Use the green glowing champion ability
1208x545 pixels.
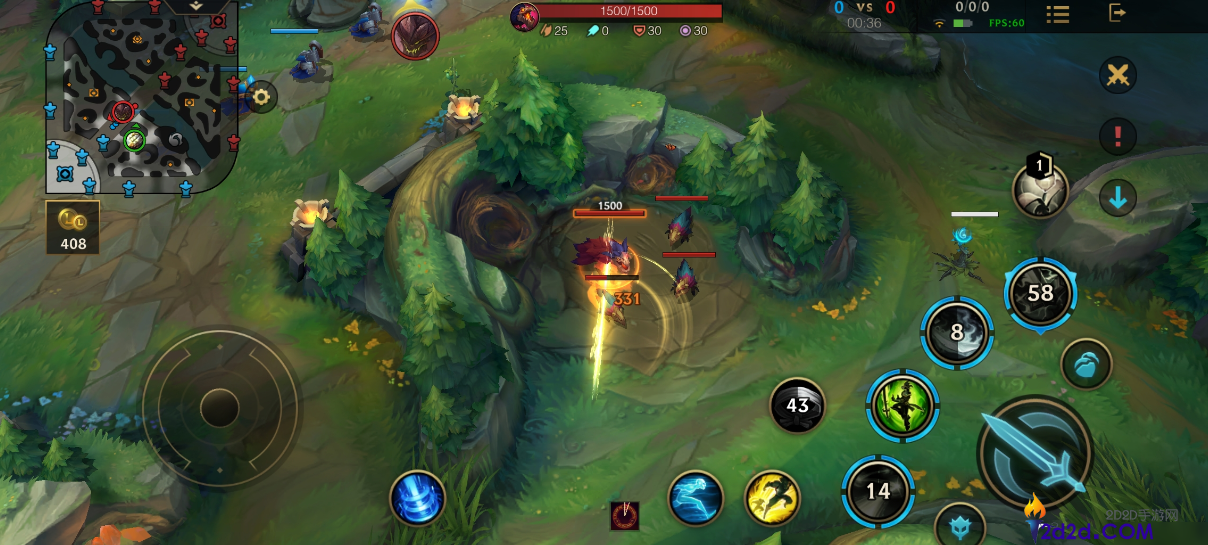point(902,406)
